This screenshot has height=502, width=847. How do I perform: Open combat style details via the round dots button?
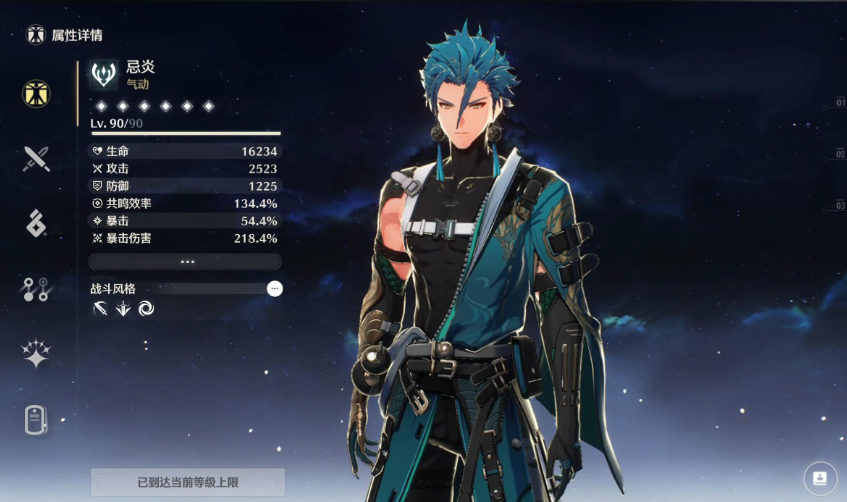point(275,288)
